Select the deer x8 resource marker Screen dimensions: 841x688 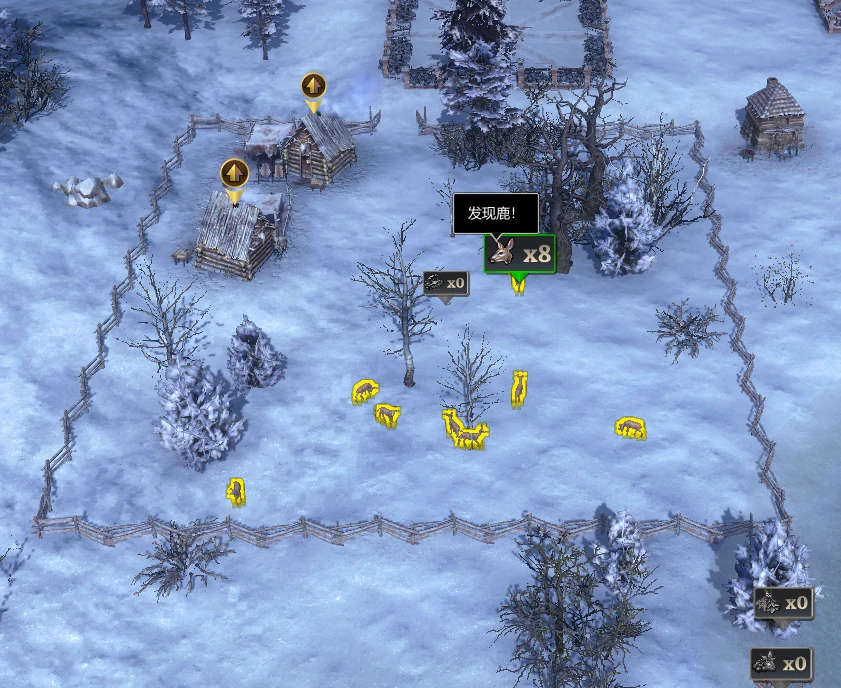519,254
